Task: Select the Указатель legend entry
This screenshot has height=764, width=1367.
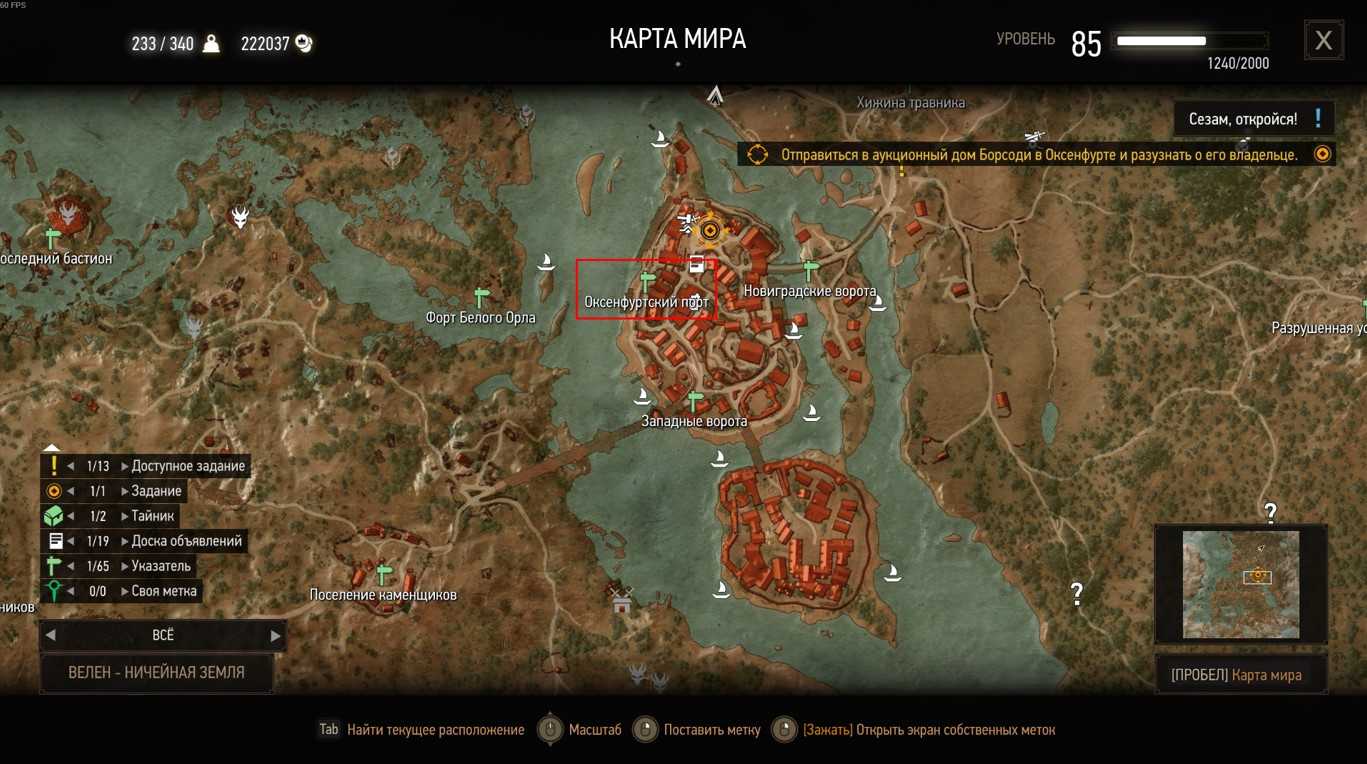Action: click(161, 566)
